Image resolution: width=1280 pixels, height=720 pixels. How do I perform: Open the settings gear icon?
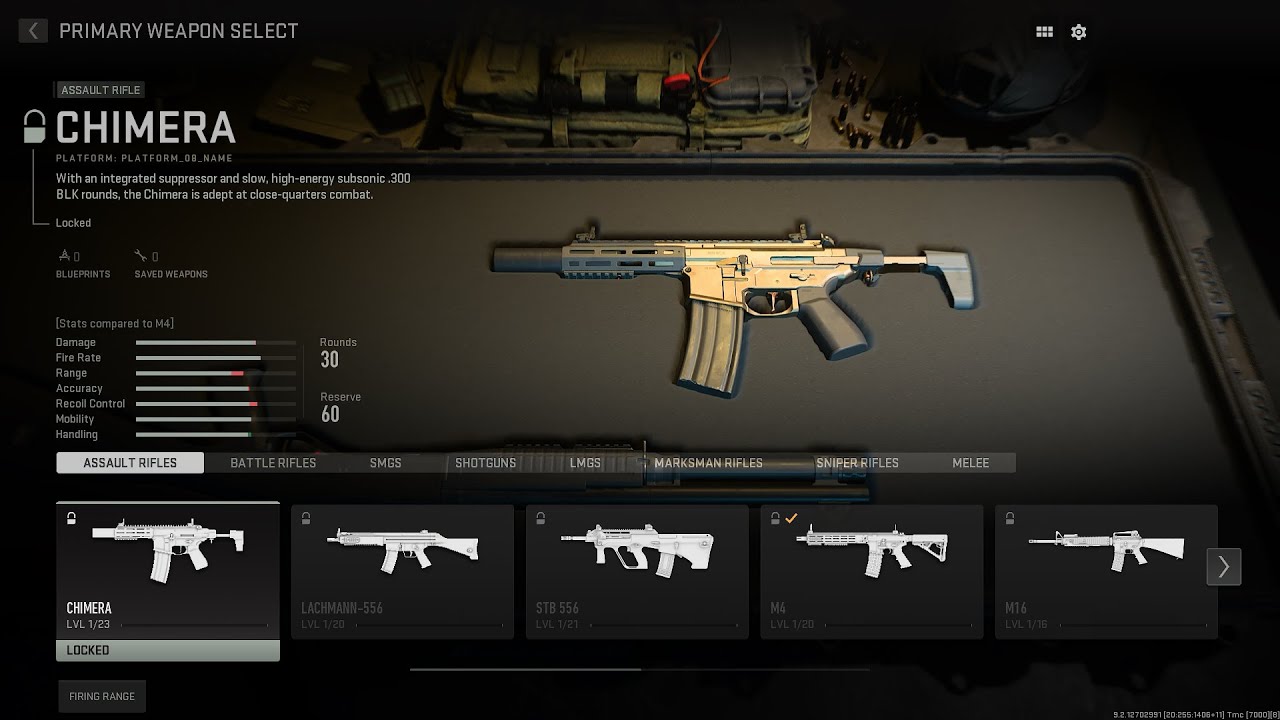1078,32
